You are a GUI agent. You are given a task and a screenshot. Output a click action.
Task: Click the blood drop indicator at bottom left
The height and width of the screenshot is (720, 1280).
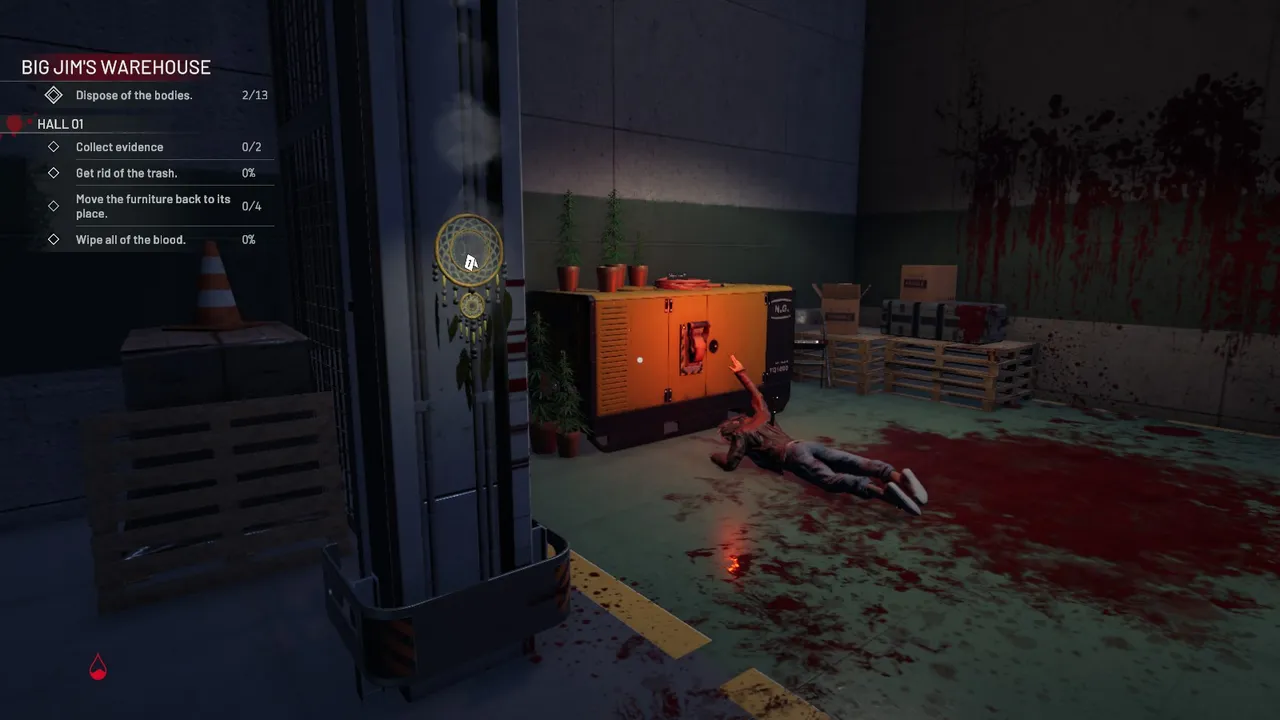97,666
